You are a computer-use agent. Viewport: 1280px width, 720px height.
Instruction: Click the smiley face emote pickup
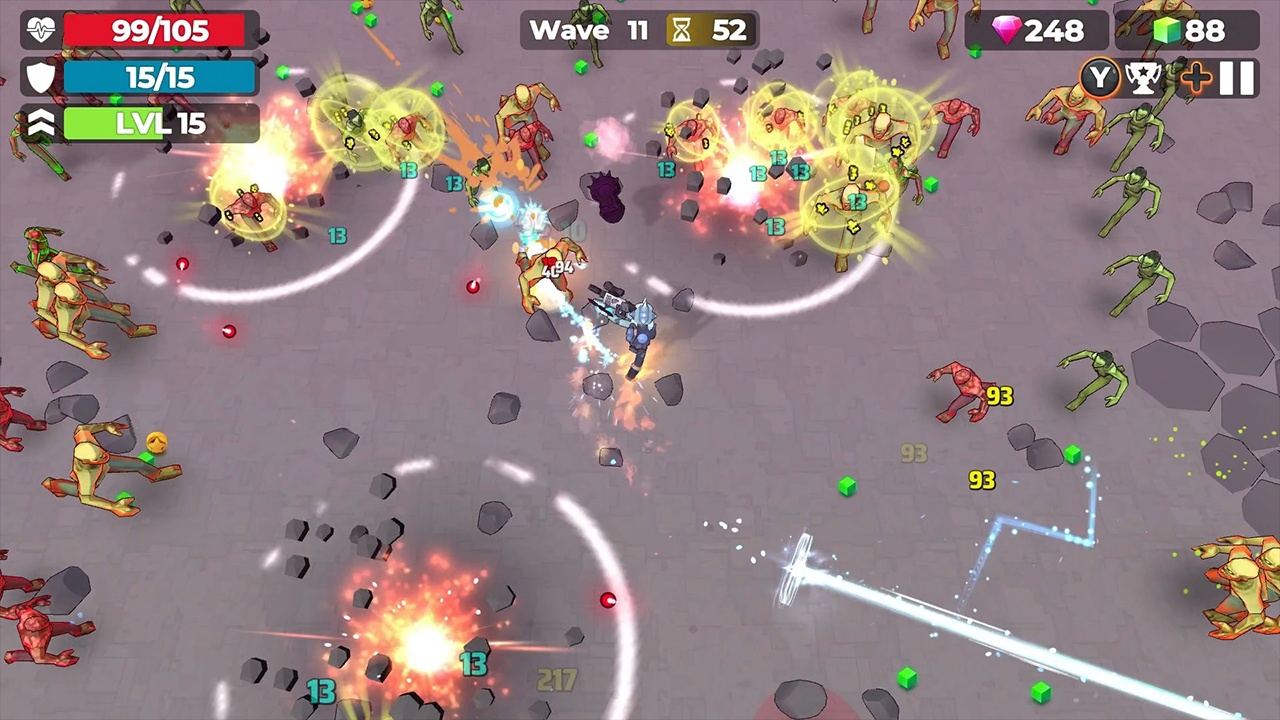pos(156,441)
